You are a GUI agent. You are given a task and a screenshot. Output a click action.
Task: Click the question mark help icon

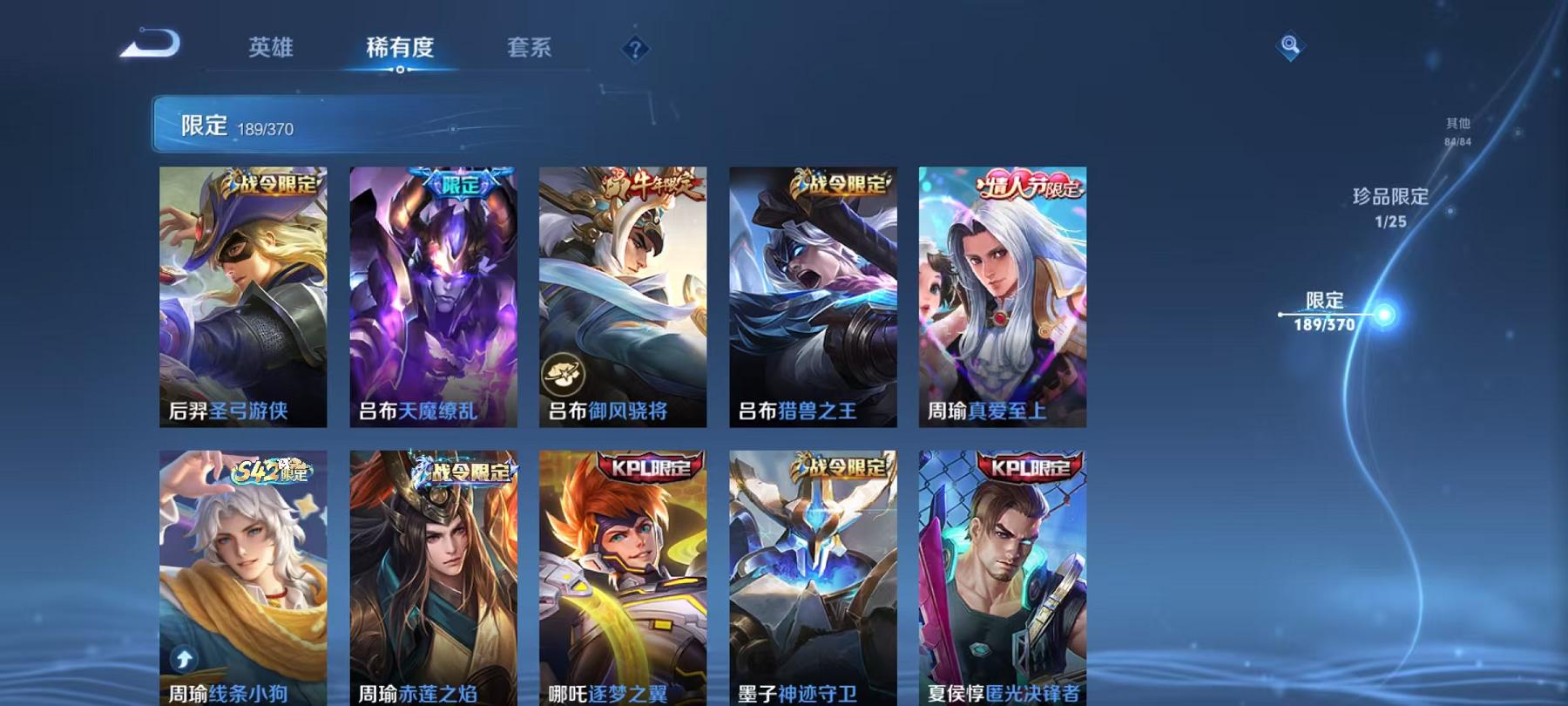pyautogui.click(x=634, y=51)
